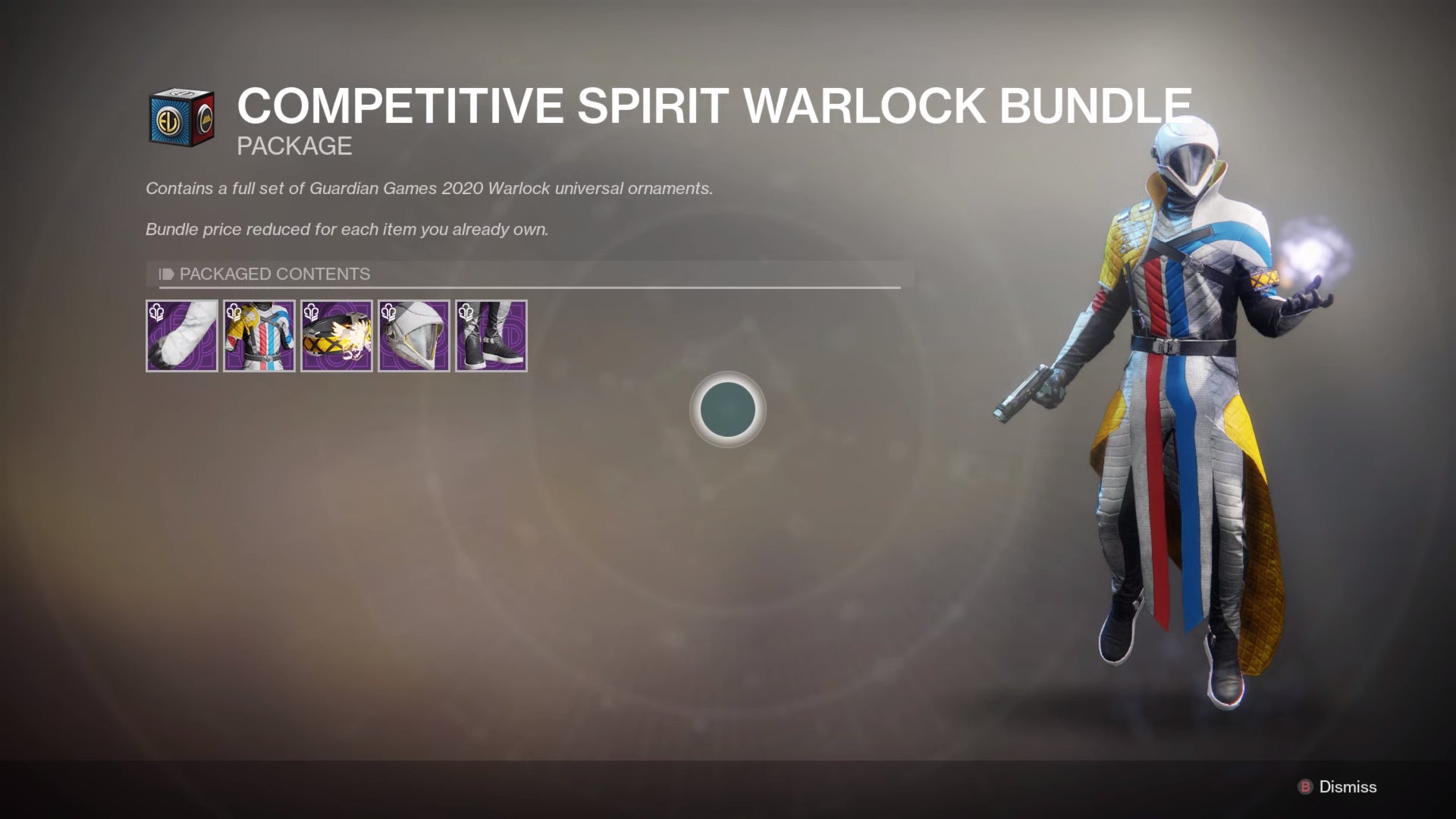The width and height of the screenshot is (1456, 819).
Task: Select the feathered Warlock bond ornament icon
Action: pos(337,336)
